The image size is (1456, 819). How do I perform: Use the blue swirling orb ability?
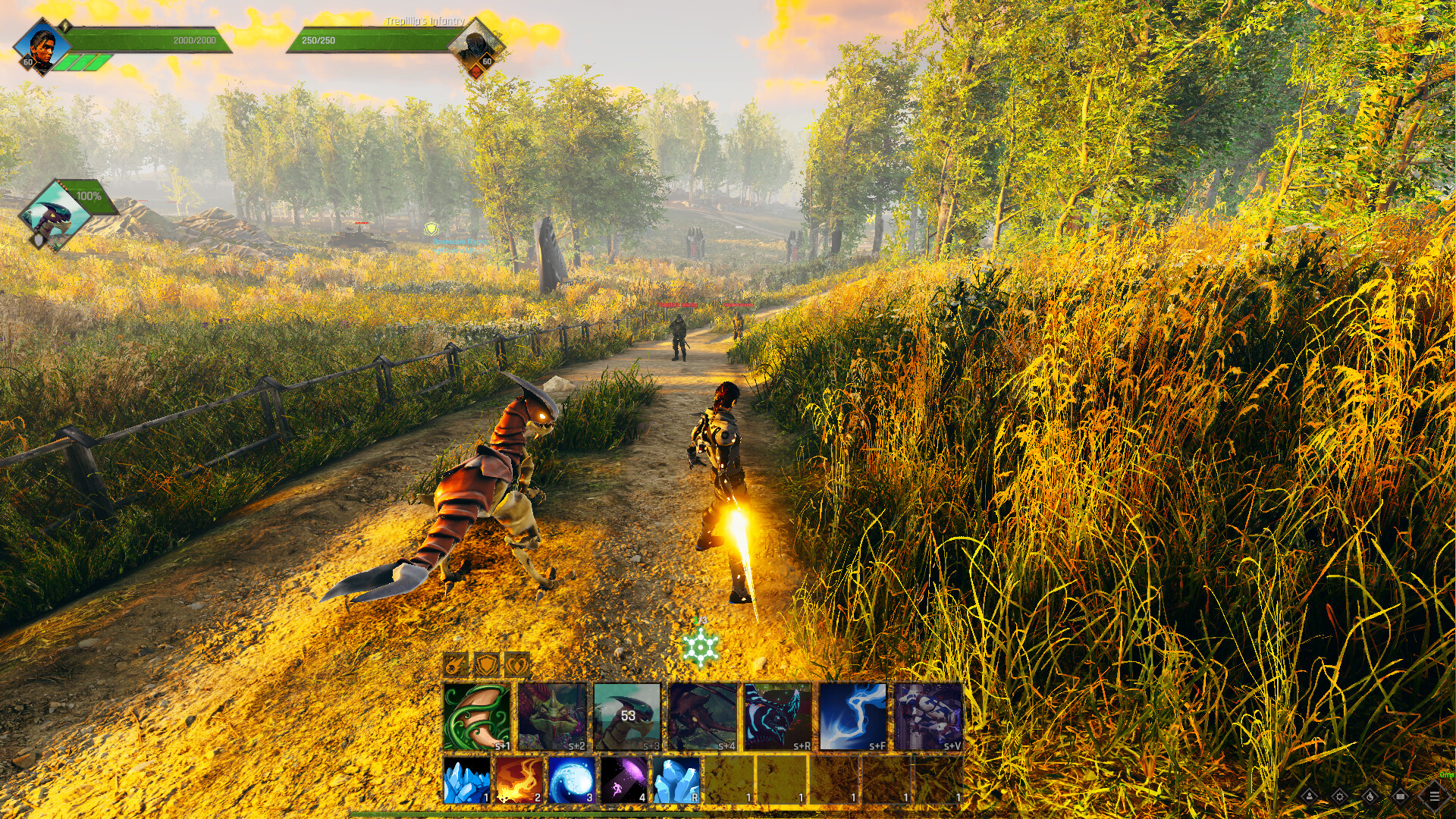point(572,780)
